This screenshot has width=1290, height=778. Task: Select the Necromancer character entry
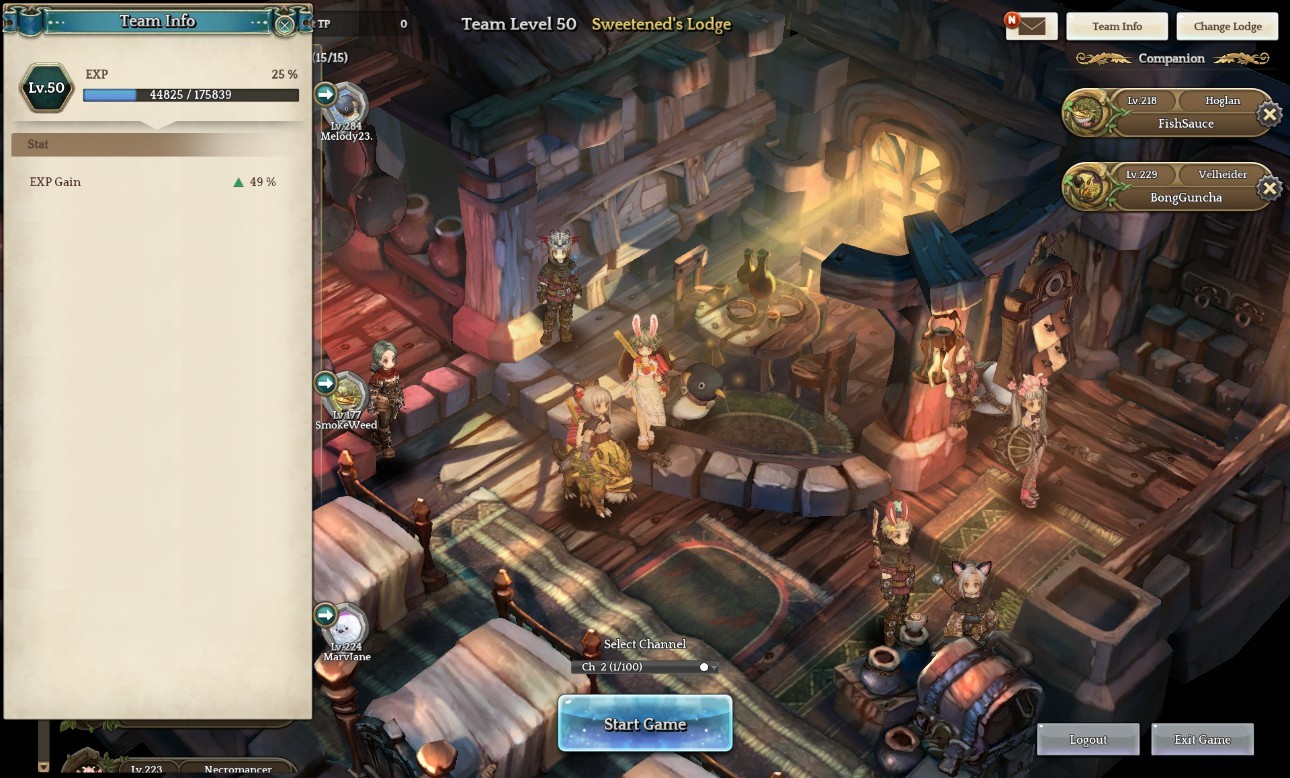(x=200, y=768)
